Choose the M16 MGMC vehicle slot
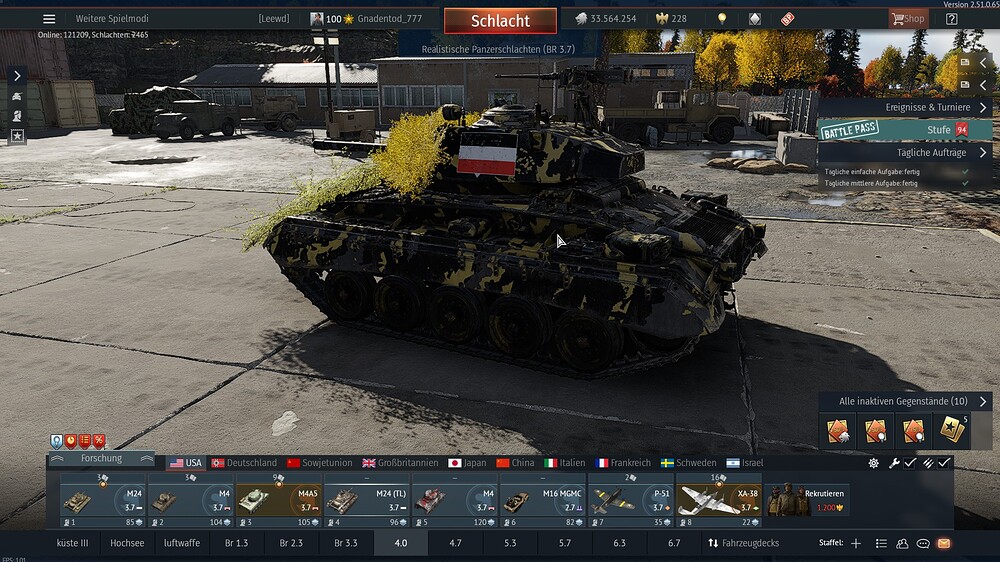 (x=541, y=500)
